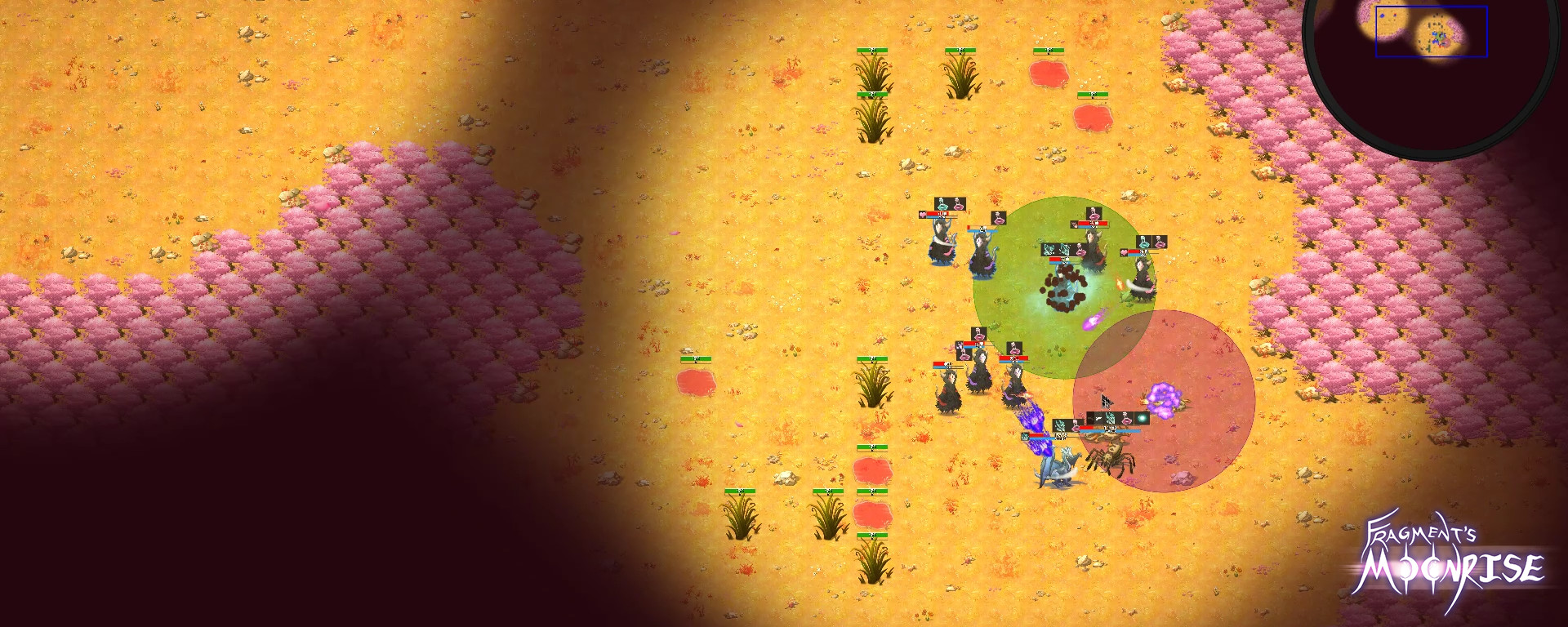Click the heart status icon beside the top-left health bar
This screenshot has width=1568, height=627.
tap(922, 214)
